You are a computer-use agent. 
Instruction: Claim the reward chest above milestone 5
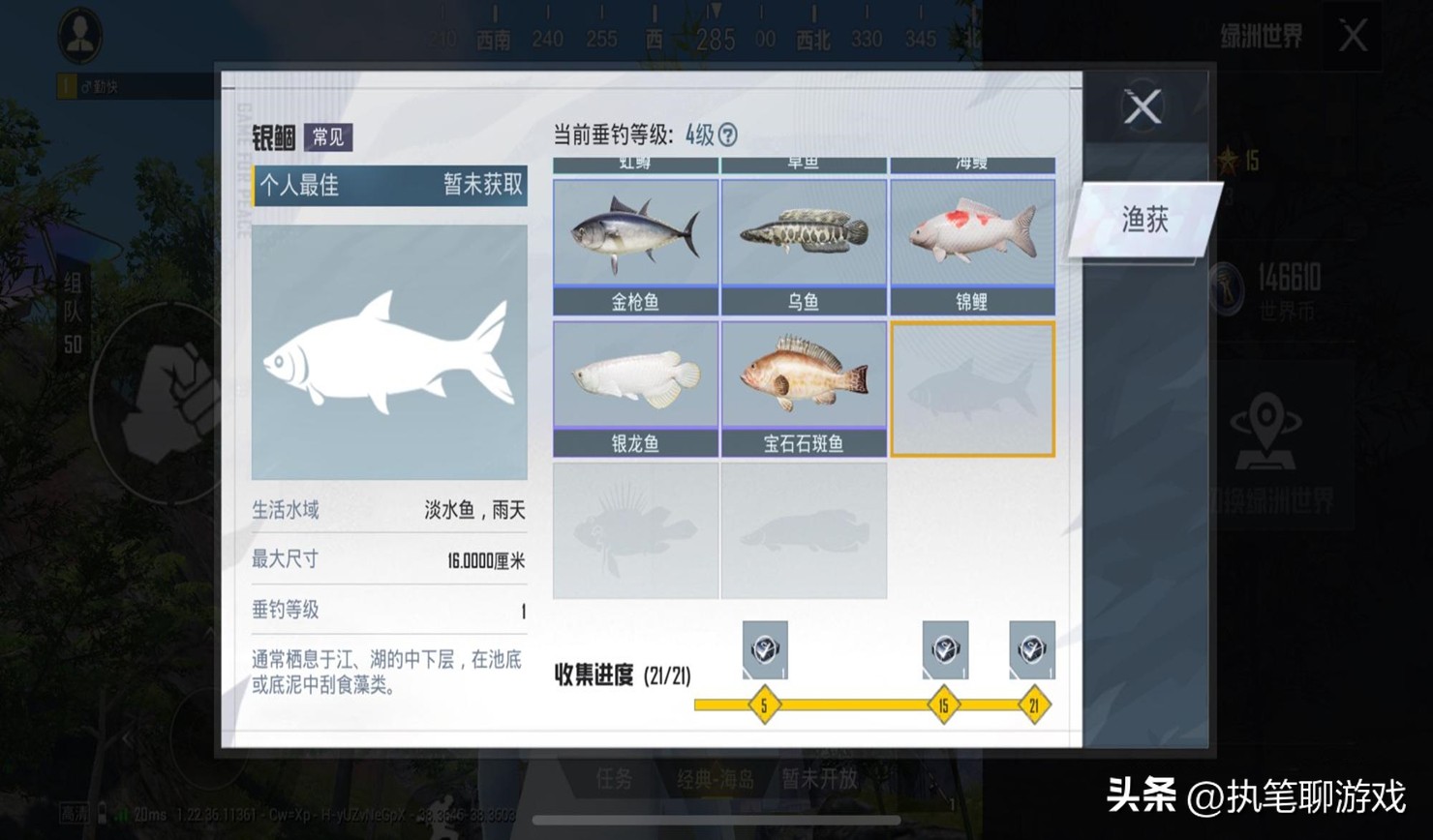(x=764, y=650)
